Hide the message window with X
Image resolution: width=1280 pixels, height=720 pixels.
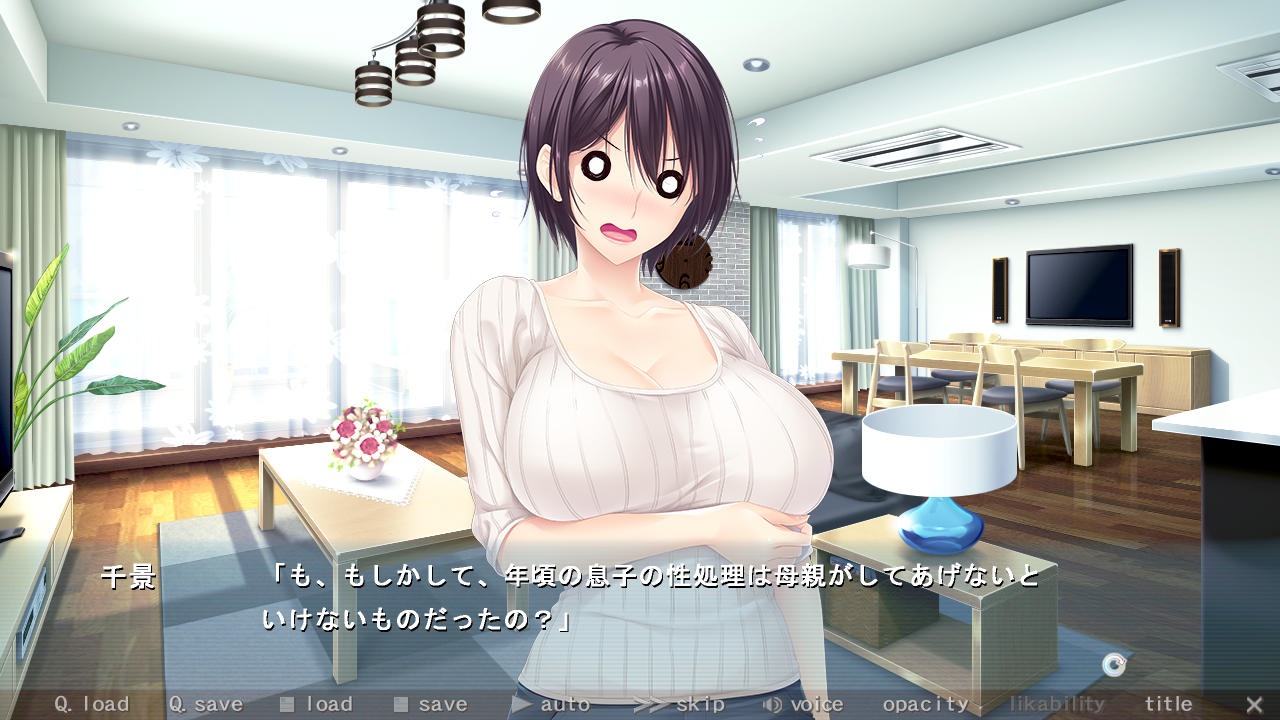[1254, 704]
